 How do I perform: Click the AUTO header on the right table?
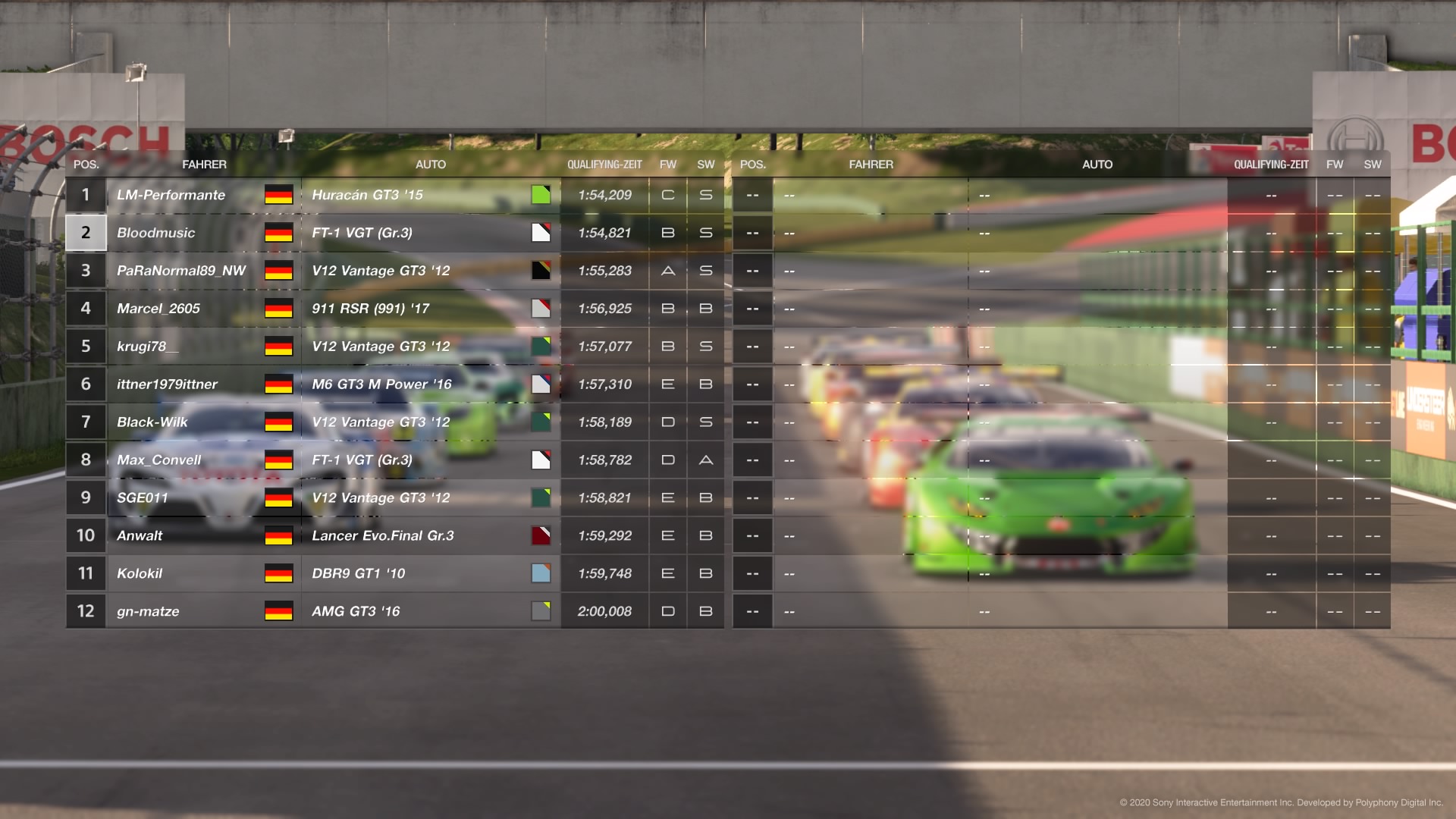pos(1098,164)
